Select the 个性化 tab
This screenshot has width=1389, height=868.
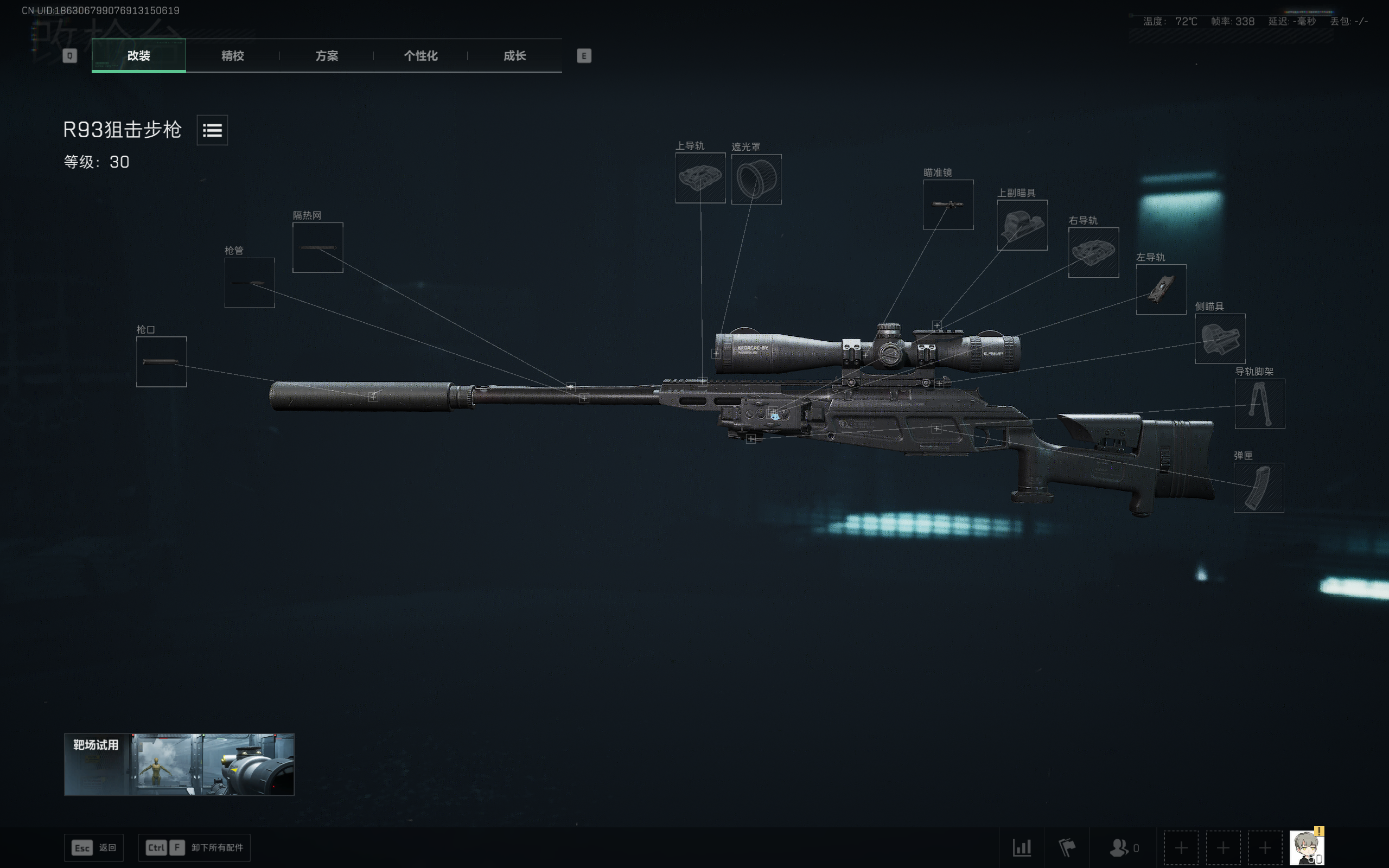point(420,56)
